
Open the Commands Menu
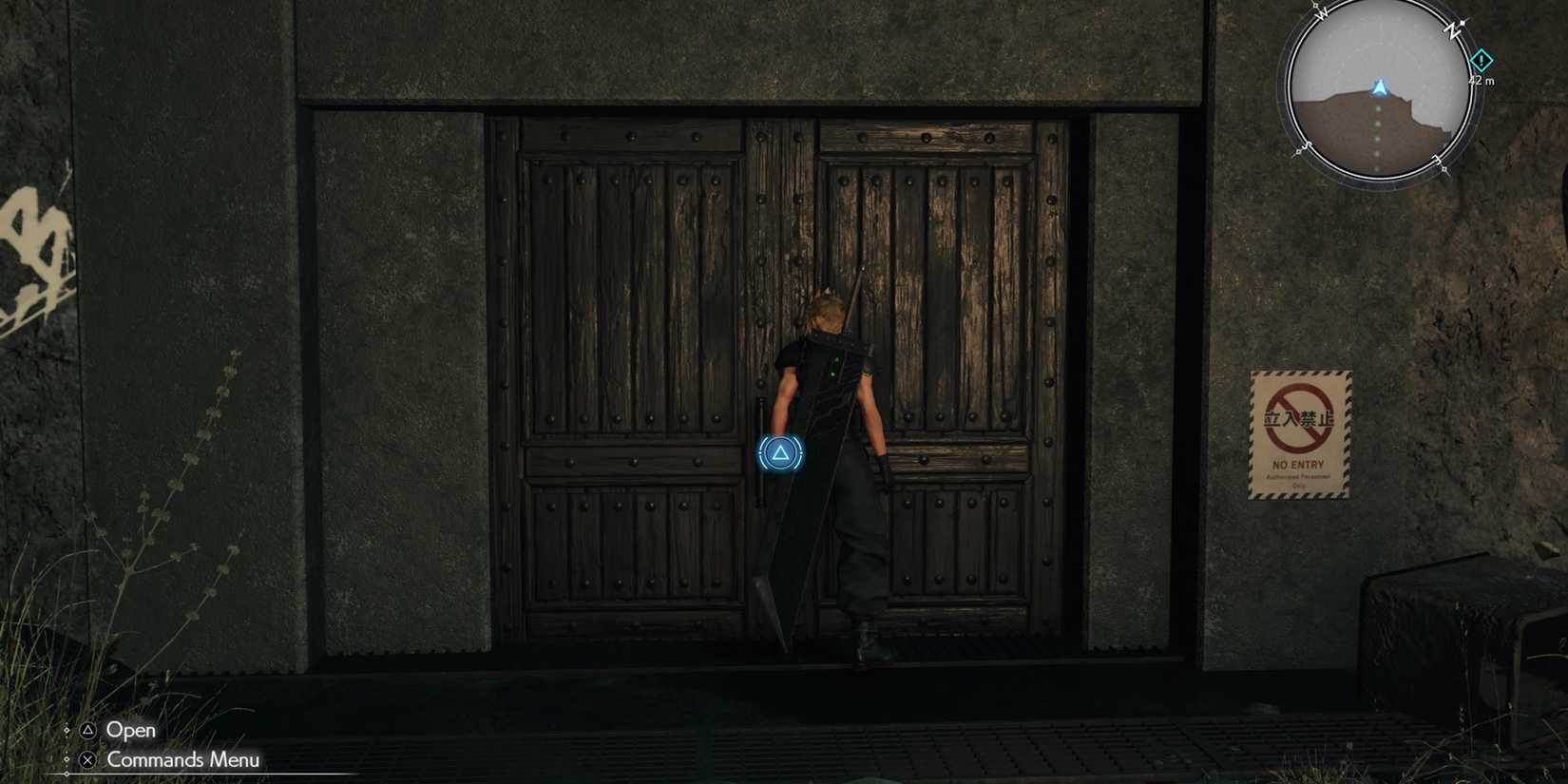182,759
